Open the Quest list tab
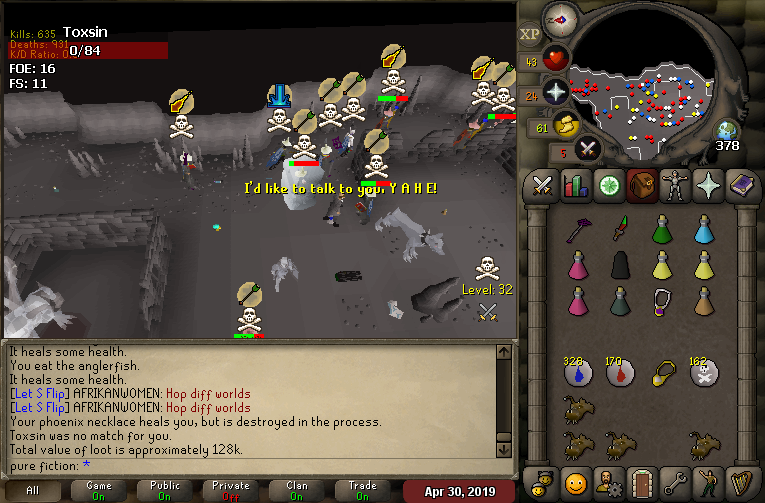765x503 pixels. click(x=608, y=185)
